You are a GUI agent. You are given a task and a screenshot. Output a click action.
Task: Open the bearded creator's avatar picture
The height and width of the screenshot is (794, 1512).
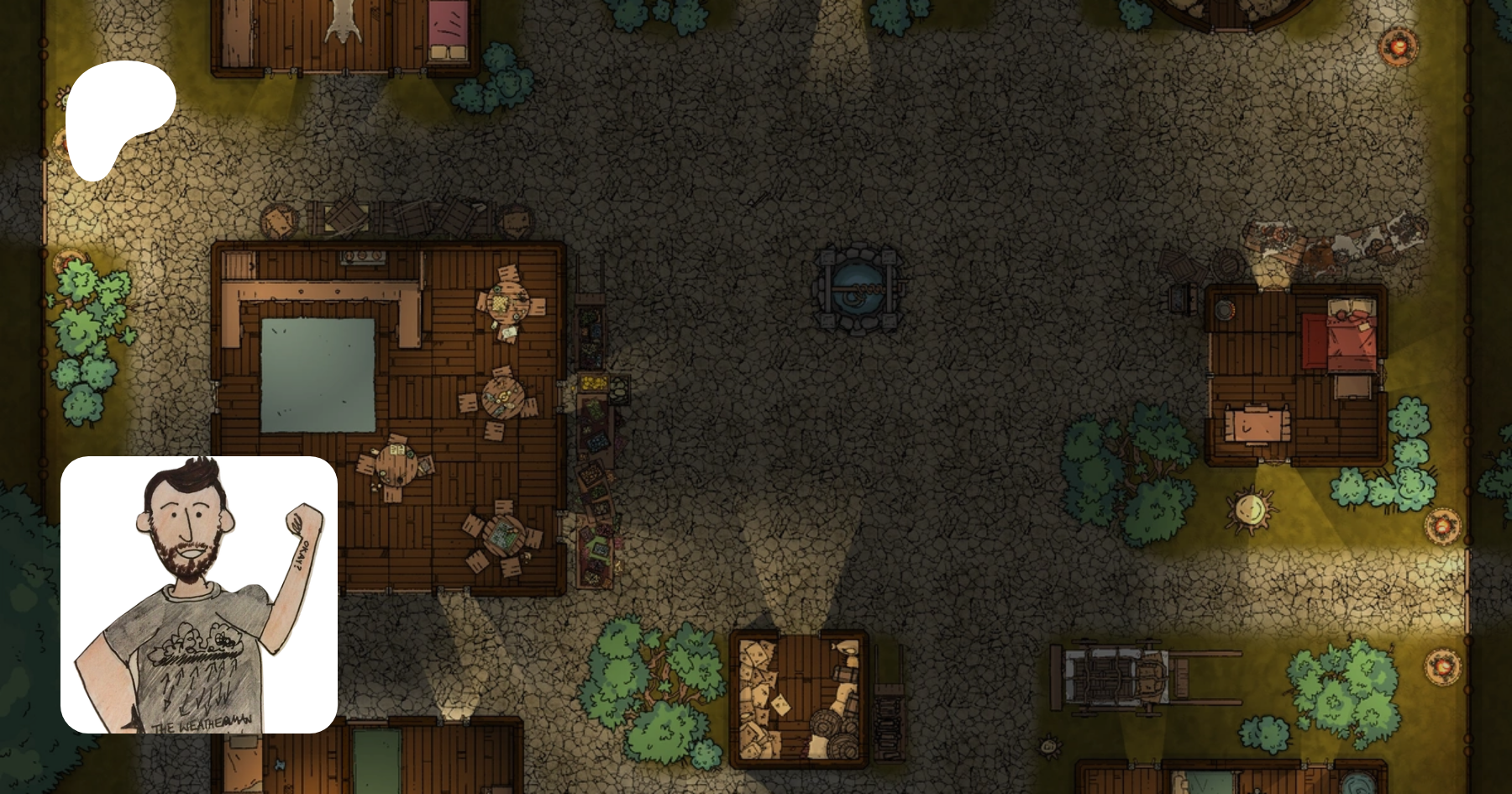(x=199, y=594)
